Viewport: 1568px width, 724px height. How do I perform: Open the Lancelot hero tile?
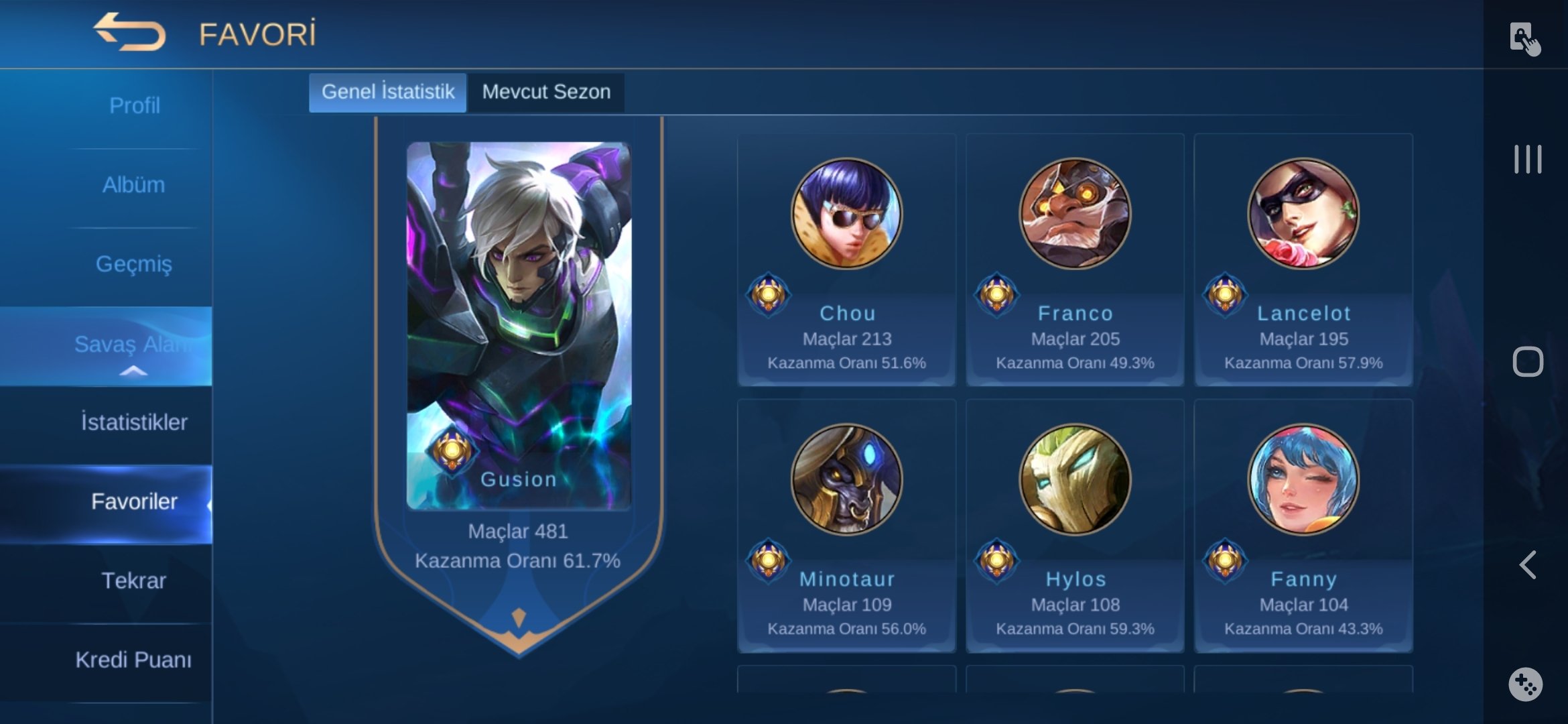point(1303,260)
